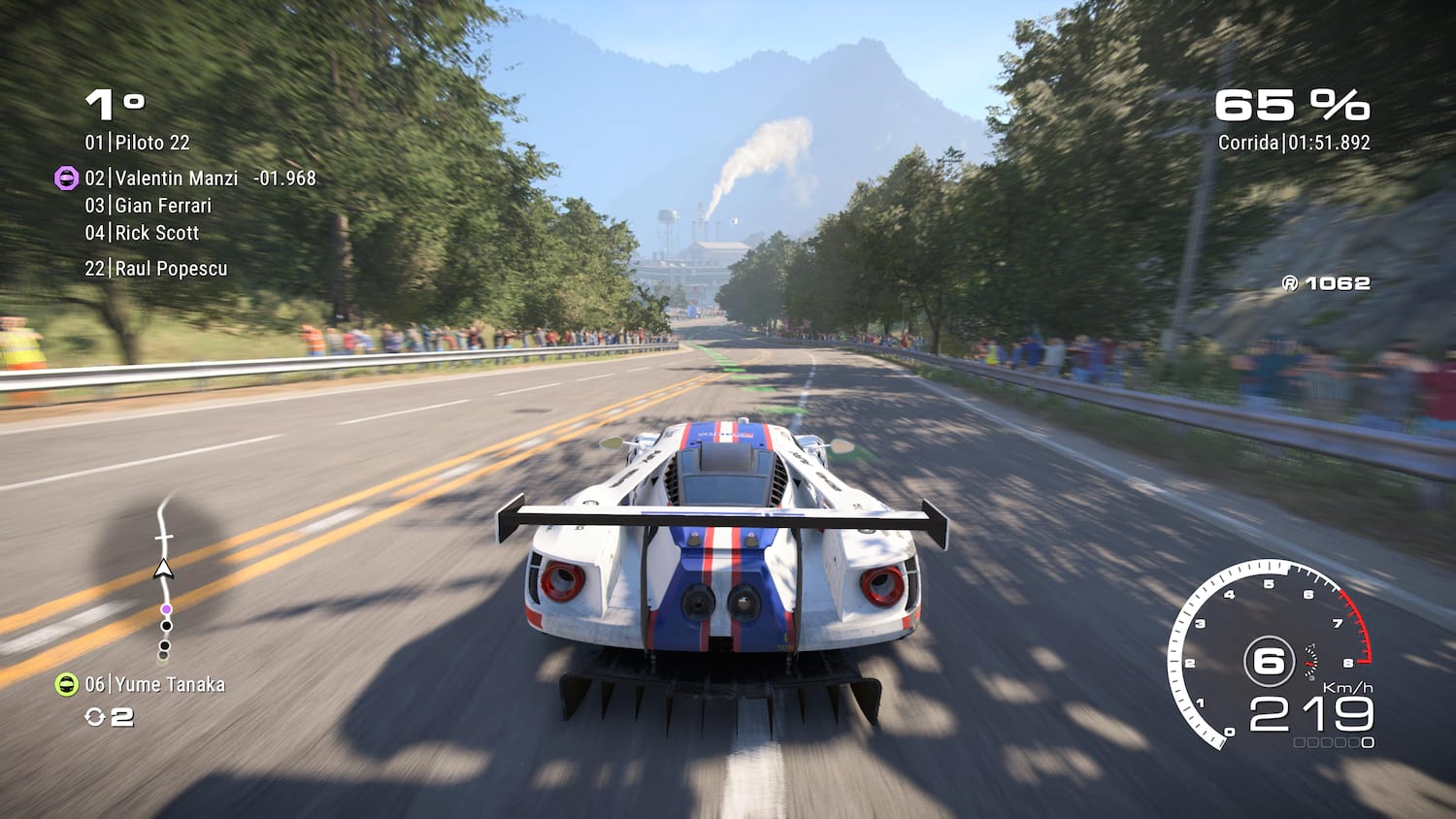Viewport: 1456px width, 819px height.
Task: Select Raul Popescu in the standings
Action: [156, 269]
